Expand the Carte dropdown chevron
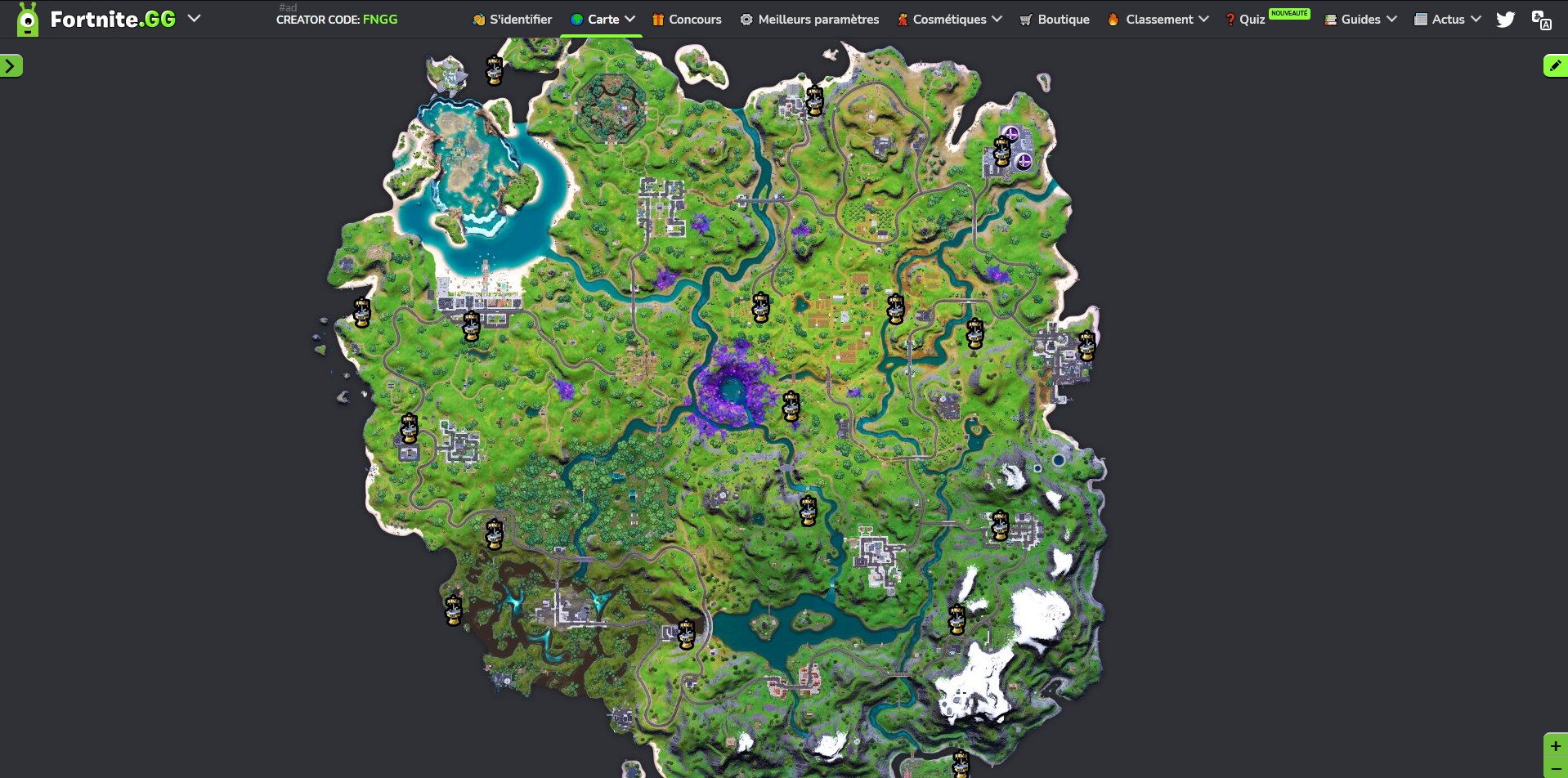 pos(629,19)
